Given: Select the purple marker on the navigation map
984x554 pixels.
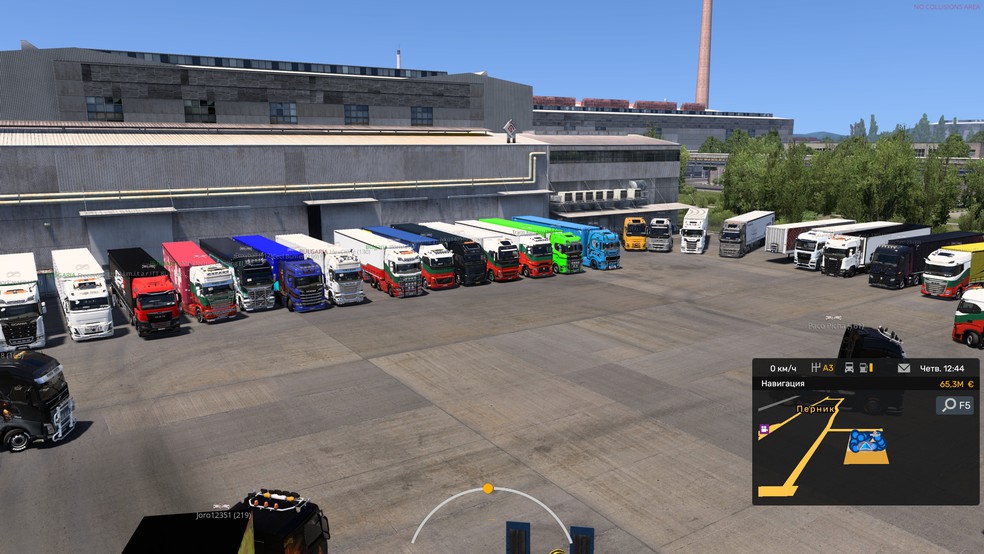Looking at the screenshot, I should [764, 429].
